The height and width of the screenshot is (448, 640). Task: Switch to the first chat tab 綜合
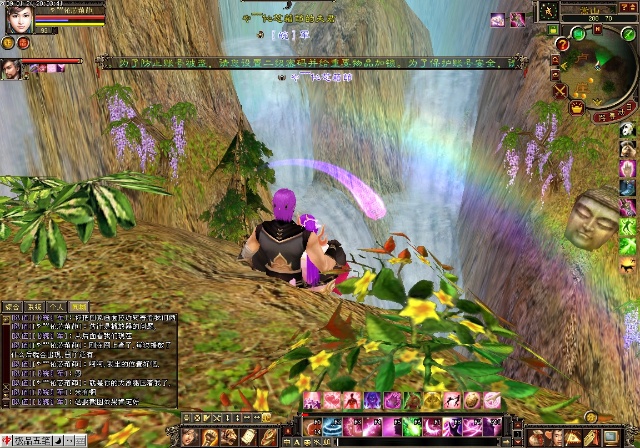tap(12, 306)
